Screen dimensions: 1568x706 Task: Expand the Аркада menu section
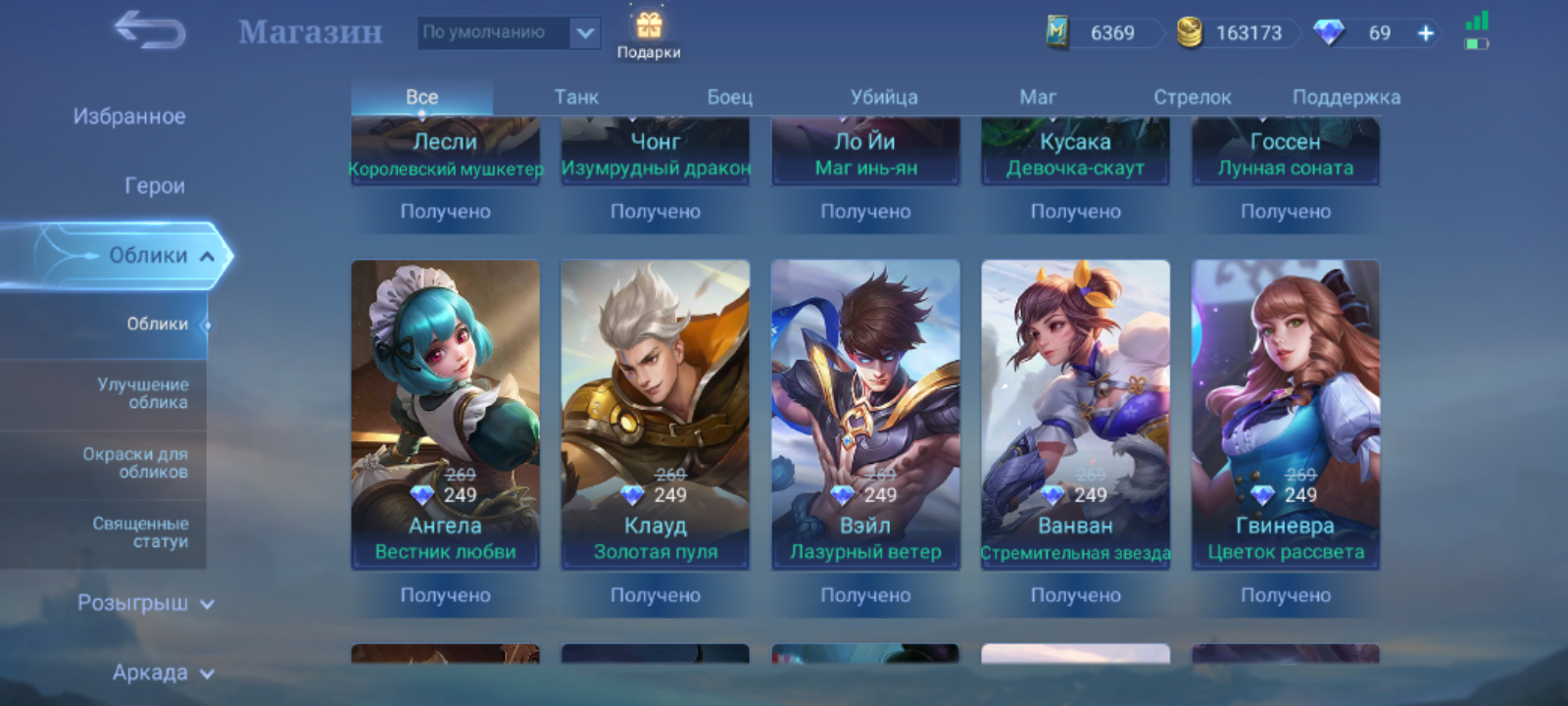pos(162,673)
